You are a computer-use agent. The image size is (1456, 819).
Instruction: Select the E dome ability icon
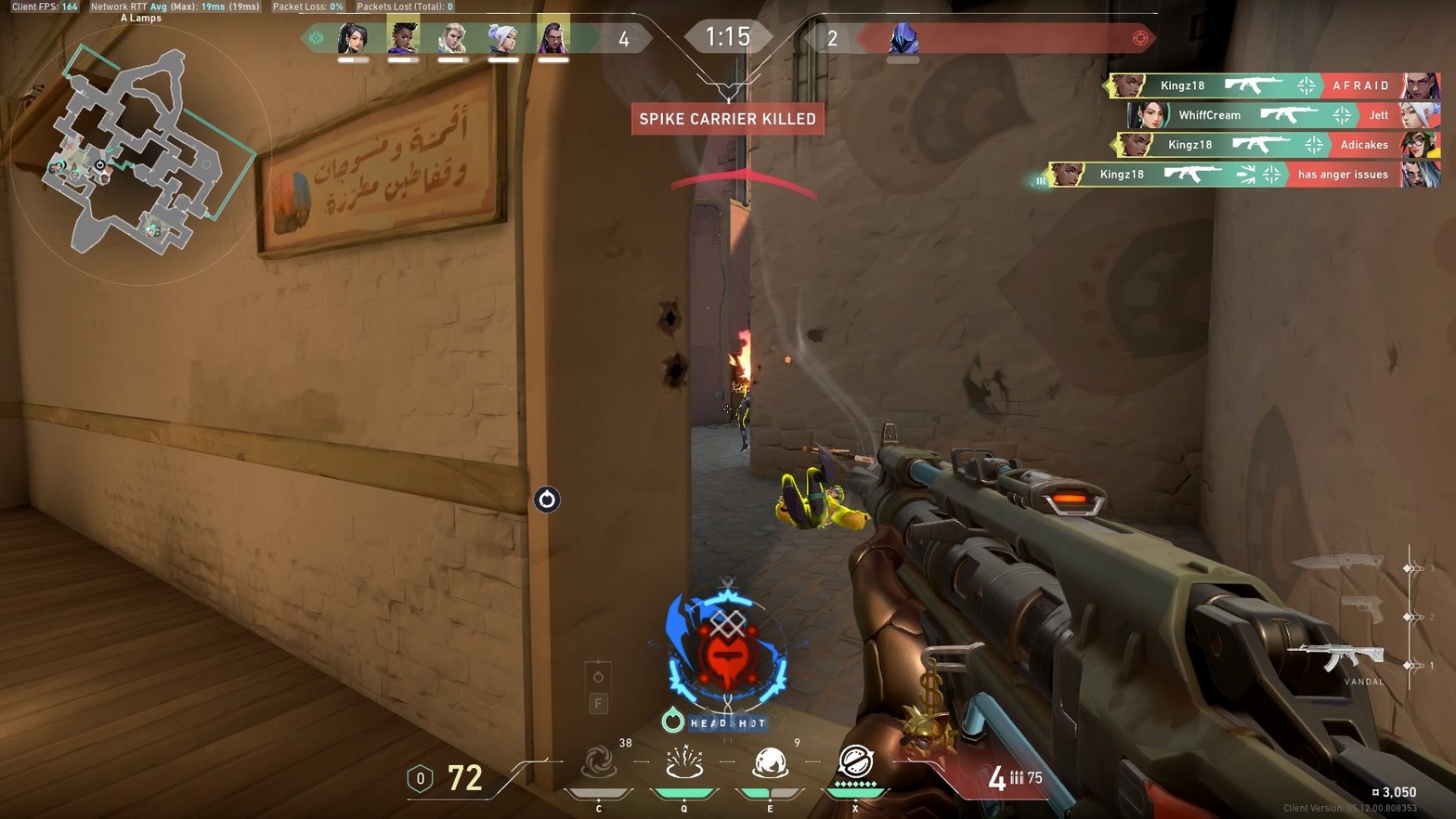point(769,761)
